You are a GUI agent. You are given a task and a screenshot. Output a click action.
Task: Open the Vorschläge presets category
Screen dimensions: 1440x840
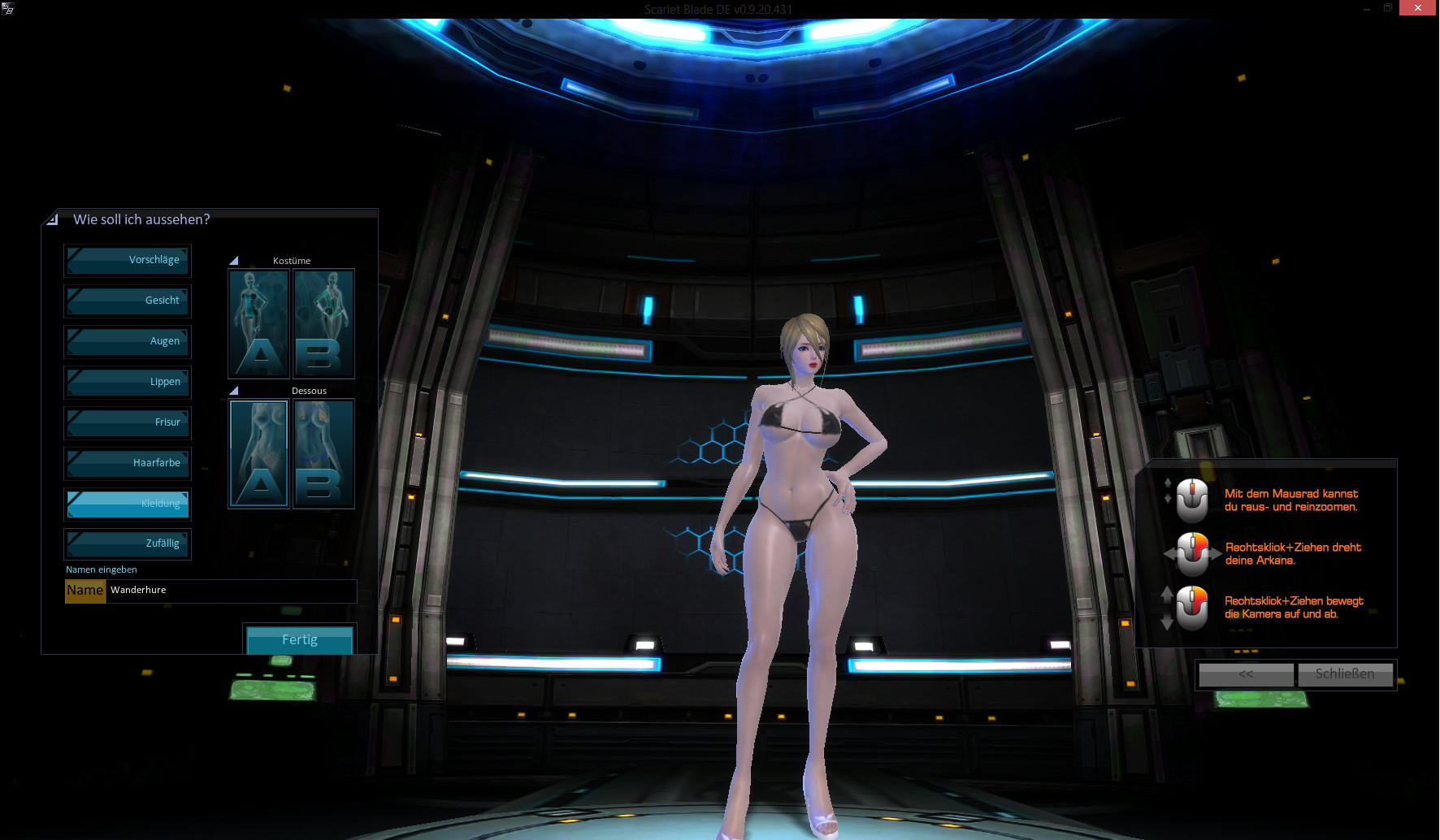[128, 261]
